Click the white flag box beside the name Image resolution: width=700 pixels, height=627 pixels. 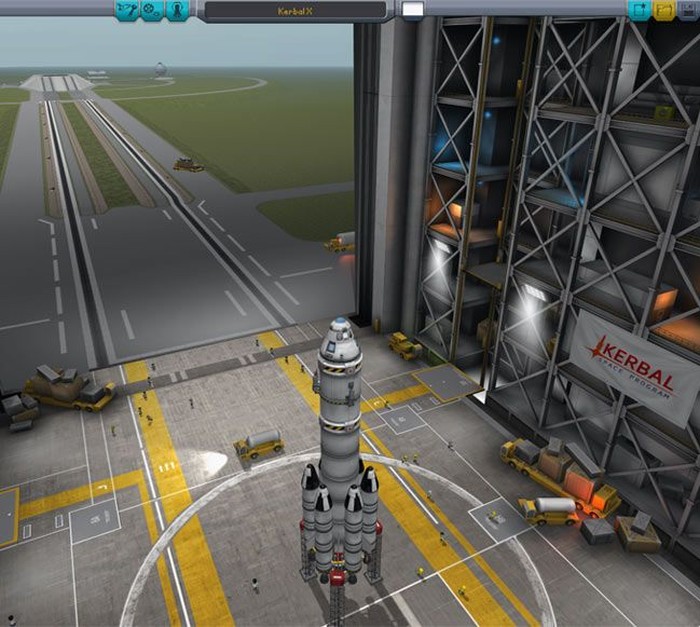pyautogui.click(x=412, y=11)
